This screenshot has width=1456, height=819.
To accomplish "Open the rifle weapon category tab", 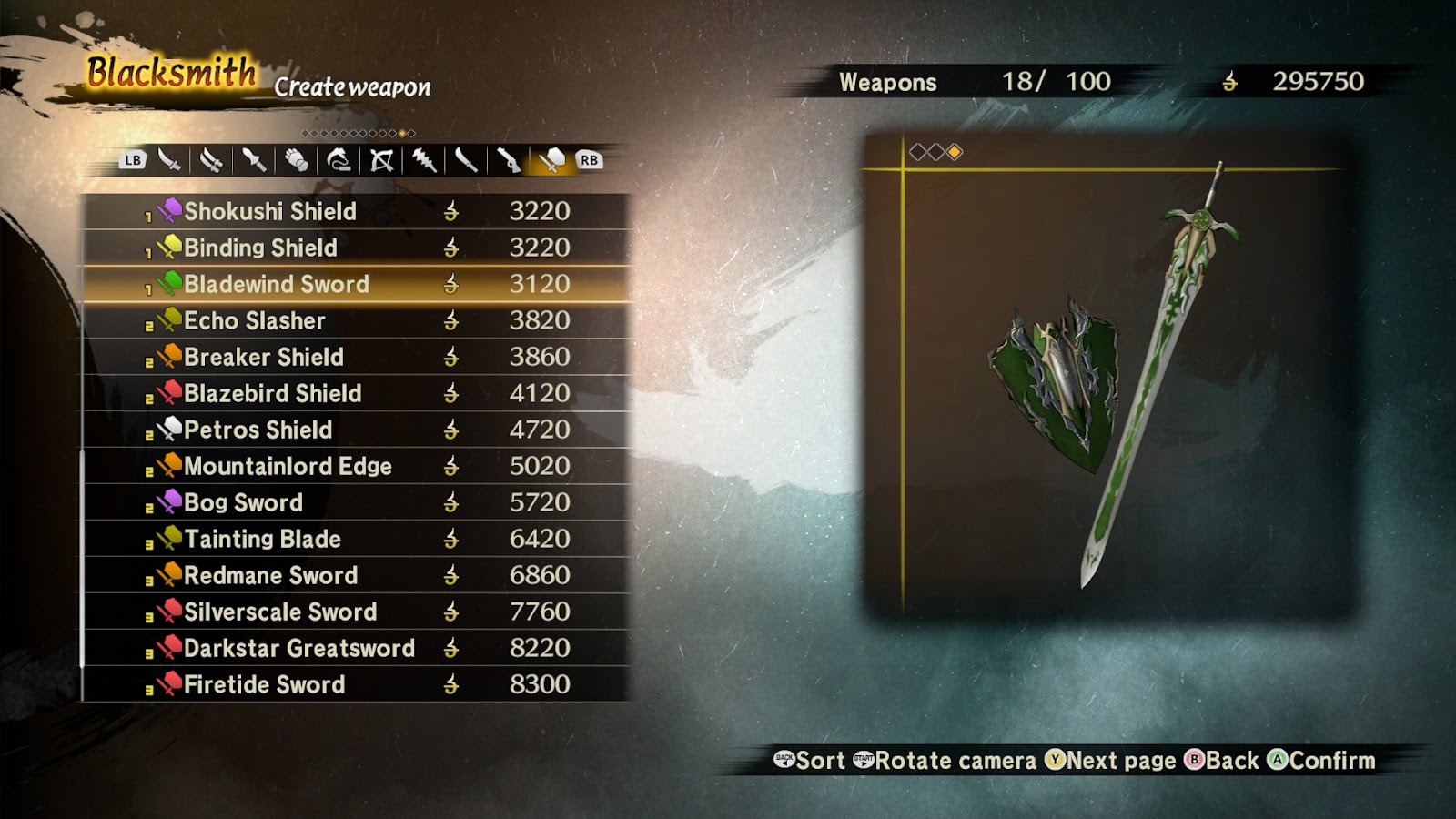I will (x=509, y=161).
